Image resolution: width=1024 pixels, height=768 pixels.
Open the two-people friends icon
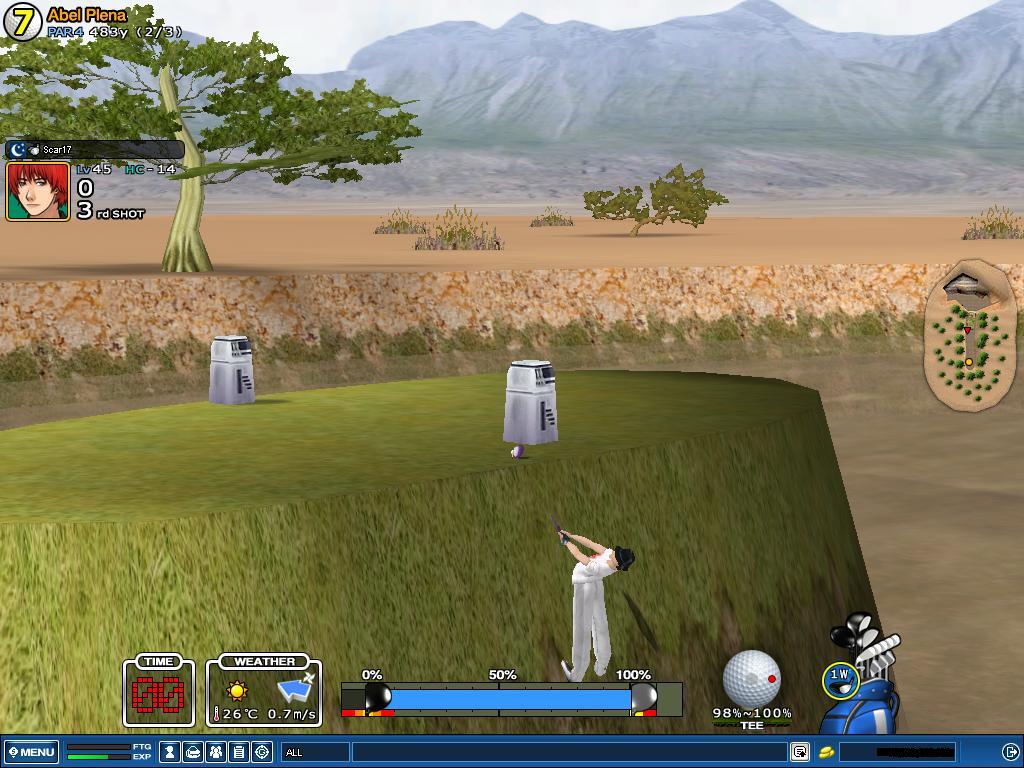(x=215, y=752)
